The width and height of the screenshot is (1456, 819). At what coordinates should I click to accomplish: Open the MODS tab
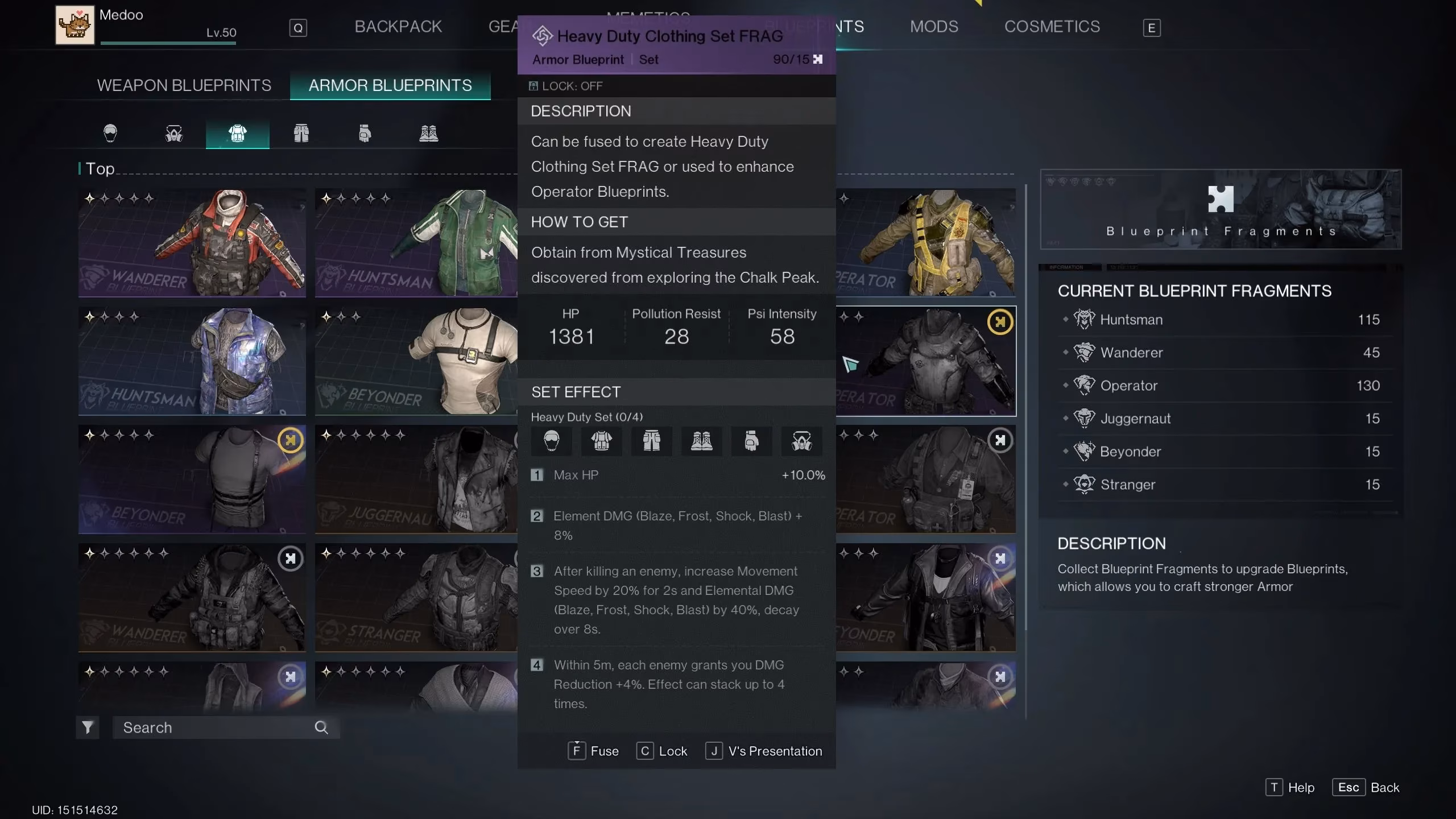(x=933, y=26)
